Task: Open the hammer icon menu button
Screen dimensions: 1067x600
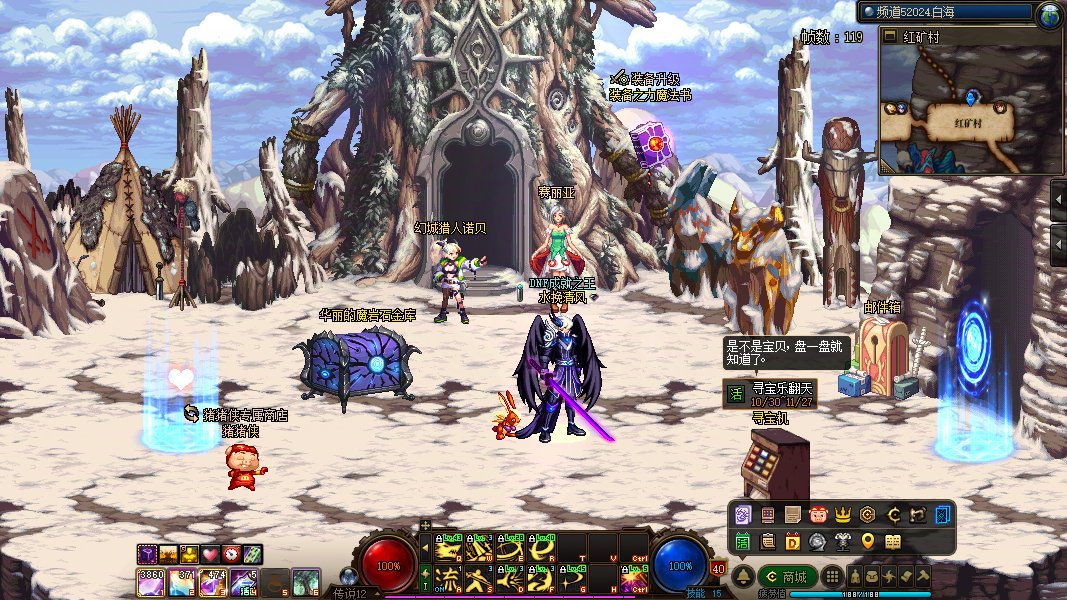Action: (x=922, y=576)
